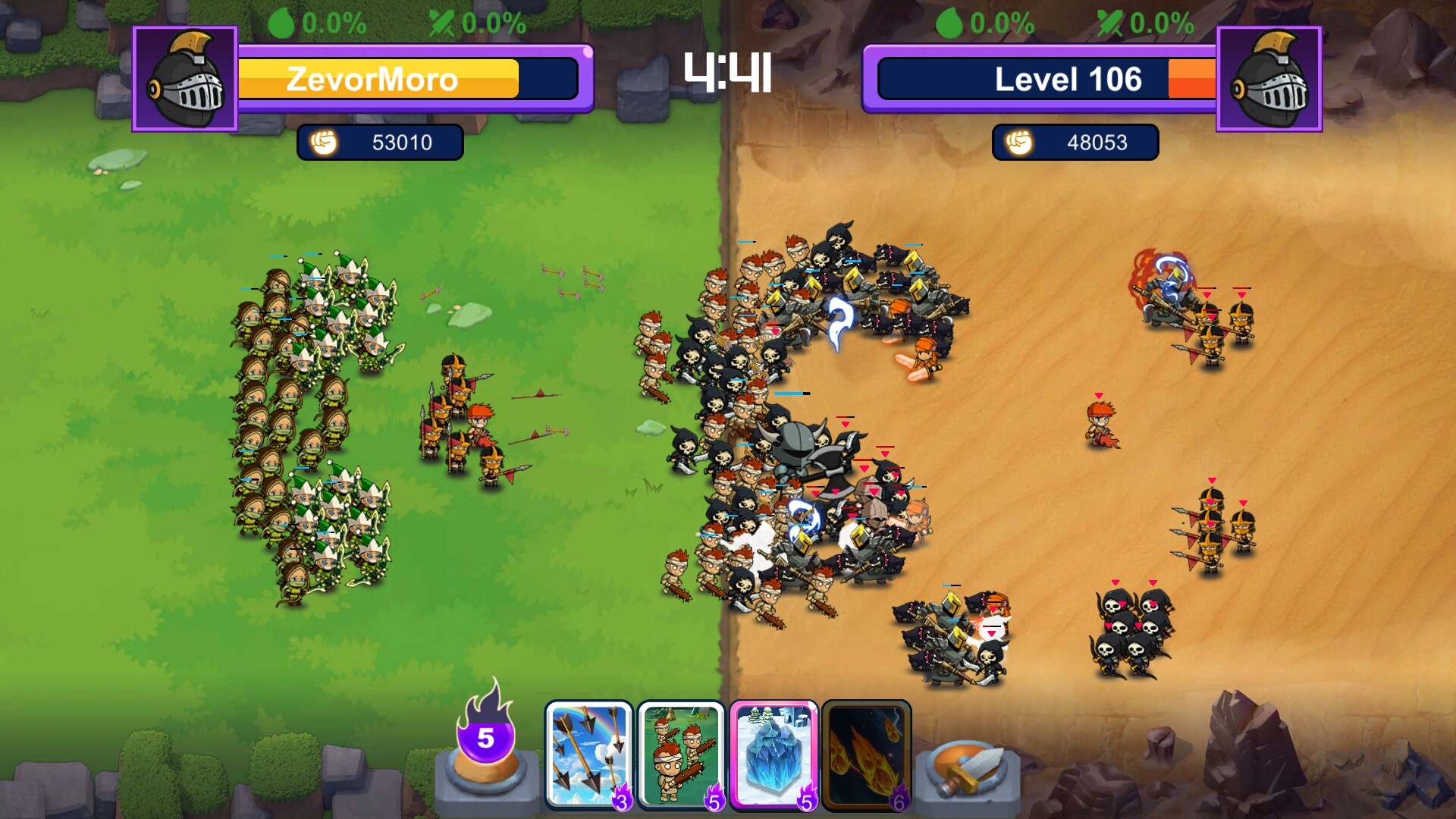Play the iceberg freeze card
This screenshot has width=1456, height=819.
[774, 751]
